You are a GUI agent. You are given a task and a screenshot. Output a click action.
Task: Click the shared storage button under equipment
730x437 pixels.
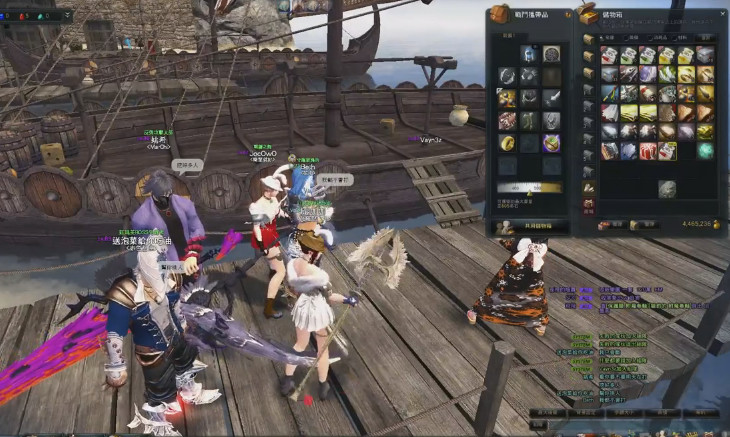point(530,227)
